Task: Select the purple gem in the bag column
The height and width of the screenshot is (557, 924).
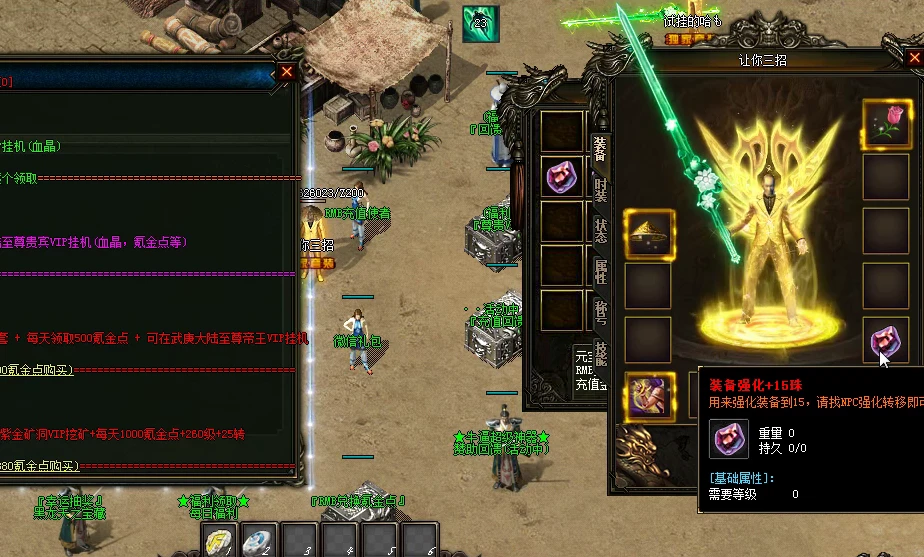Action: point(563,177)
